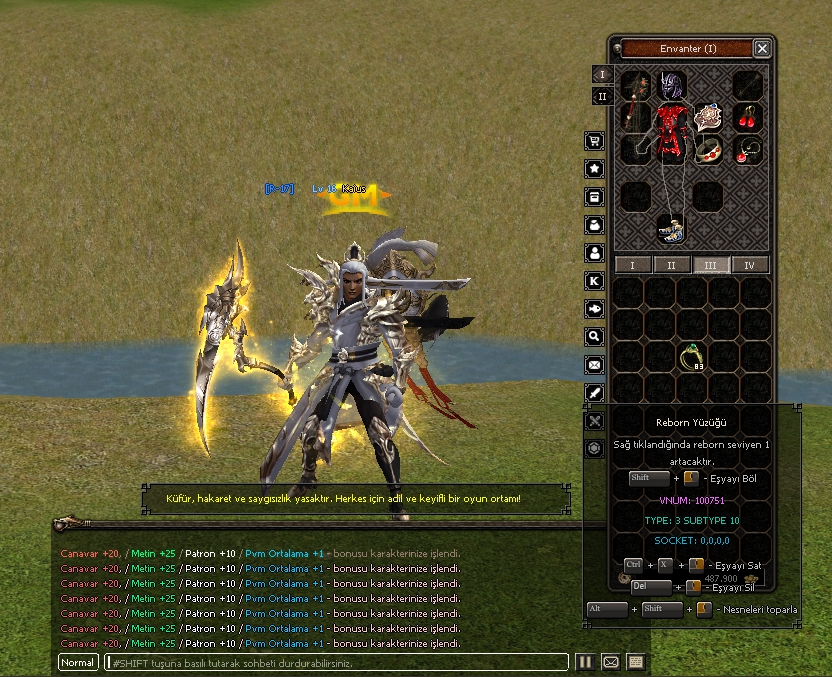The image size is (832, 677).
Task: Open the shopping cart shop icon
Action: coord(595,141)
